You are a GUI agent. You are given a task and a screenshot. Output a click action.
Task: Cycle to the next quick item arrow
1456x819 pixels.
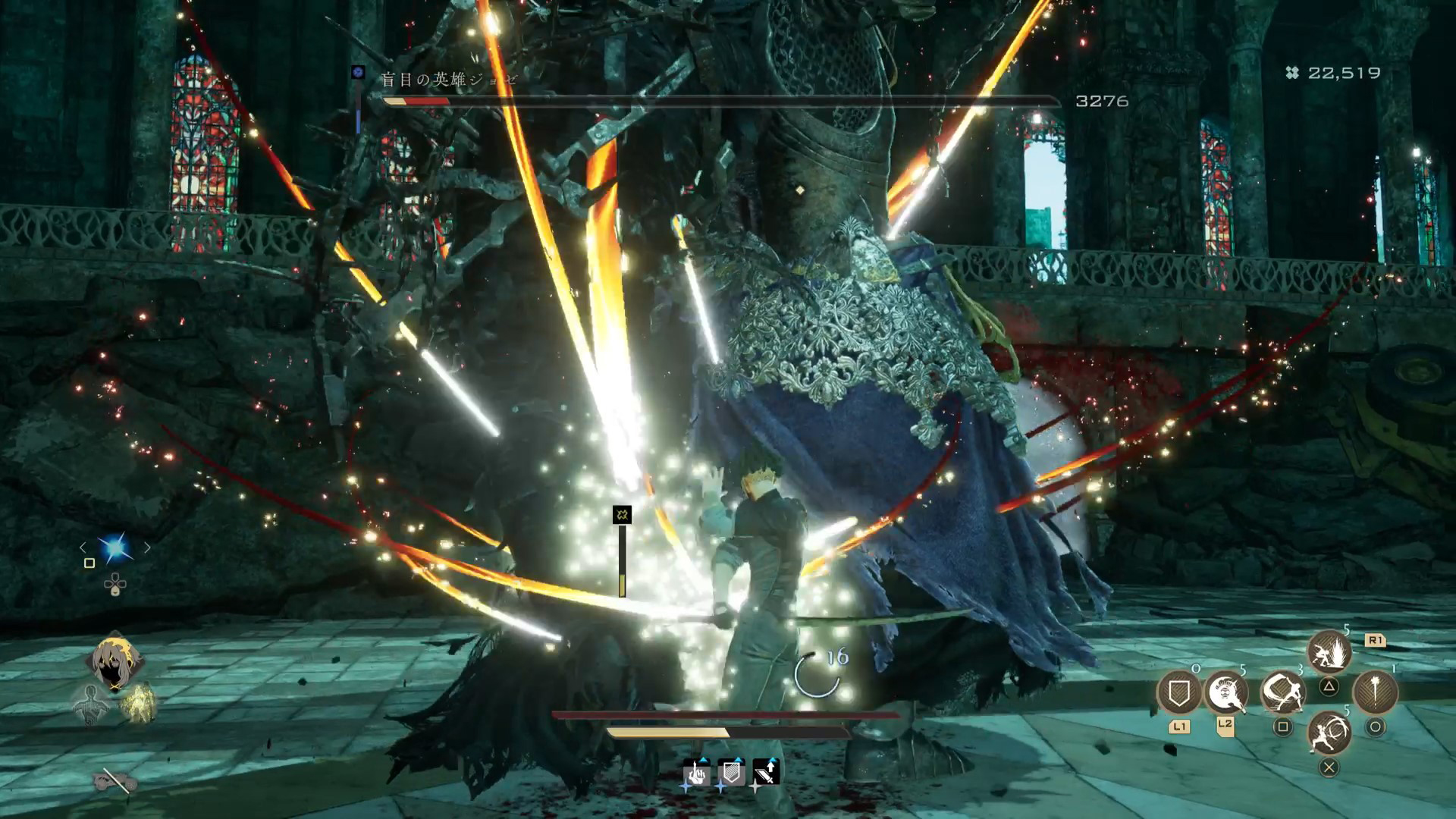147,548
